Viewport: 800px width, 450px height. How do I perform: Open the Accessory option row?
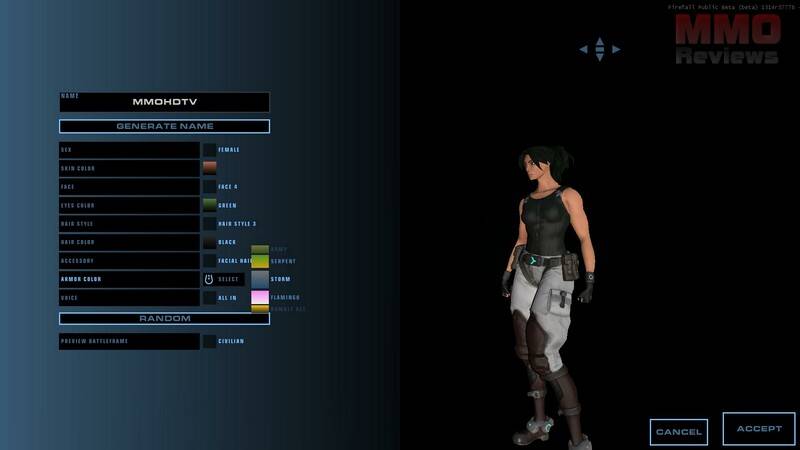coord(129,261)
